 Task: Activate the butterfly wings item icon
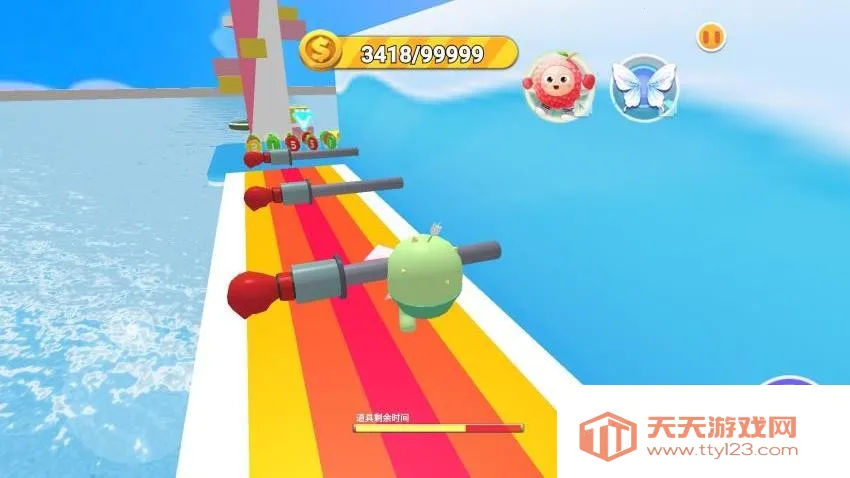tap(644, 87)
